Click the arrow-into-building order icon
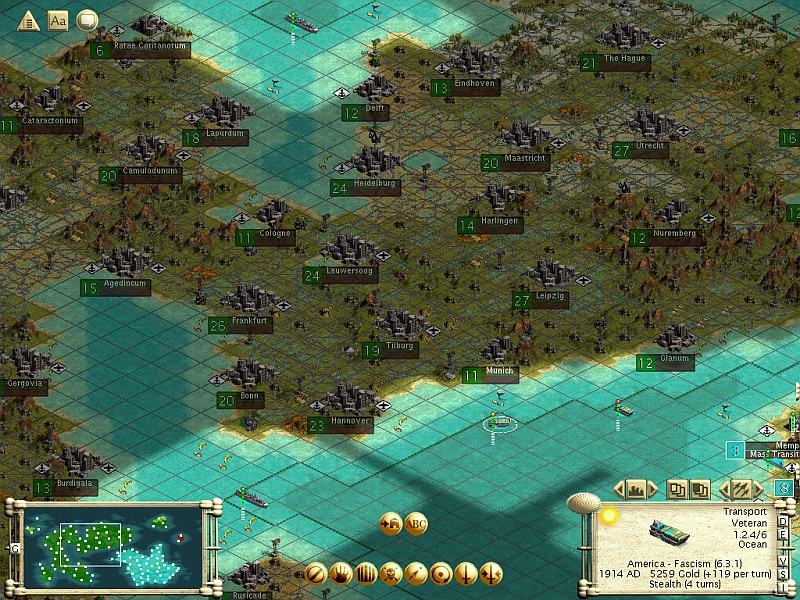800x600 pixels. pos(391,523)
